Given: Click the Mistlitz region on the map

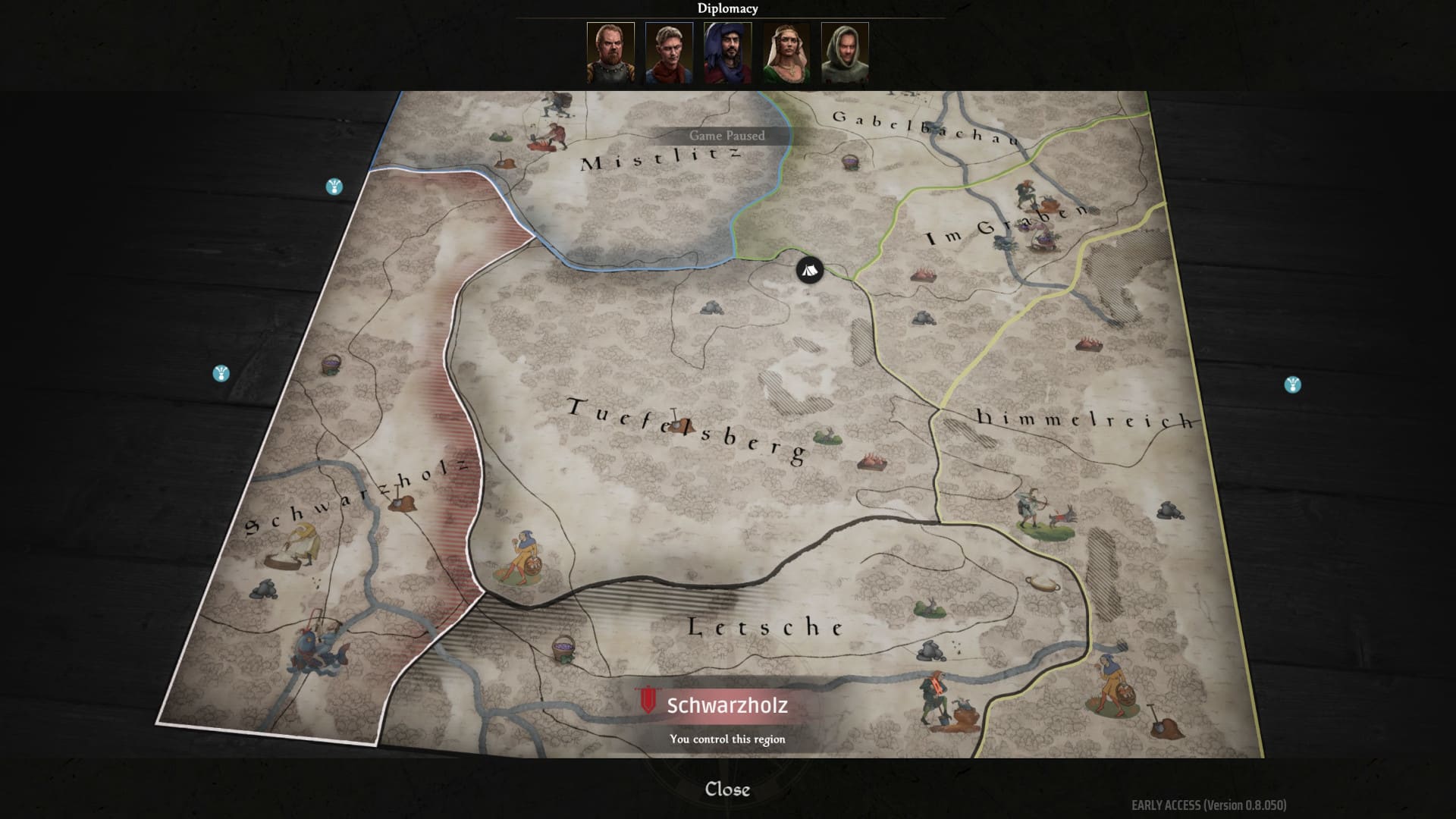Looking at the screenshot, I should [660, 159].
